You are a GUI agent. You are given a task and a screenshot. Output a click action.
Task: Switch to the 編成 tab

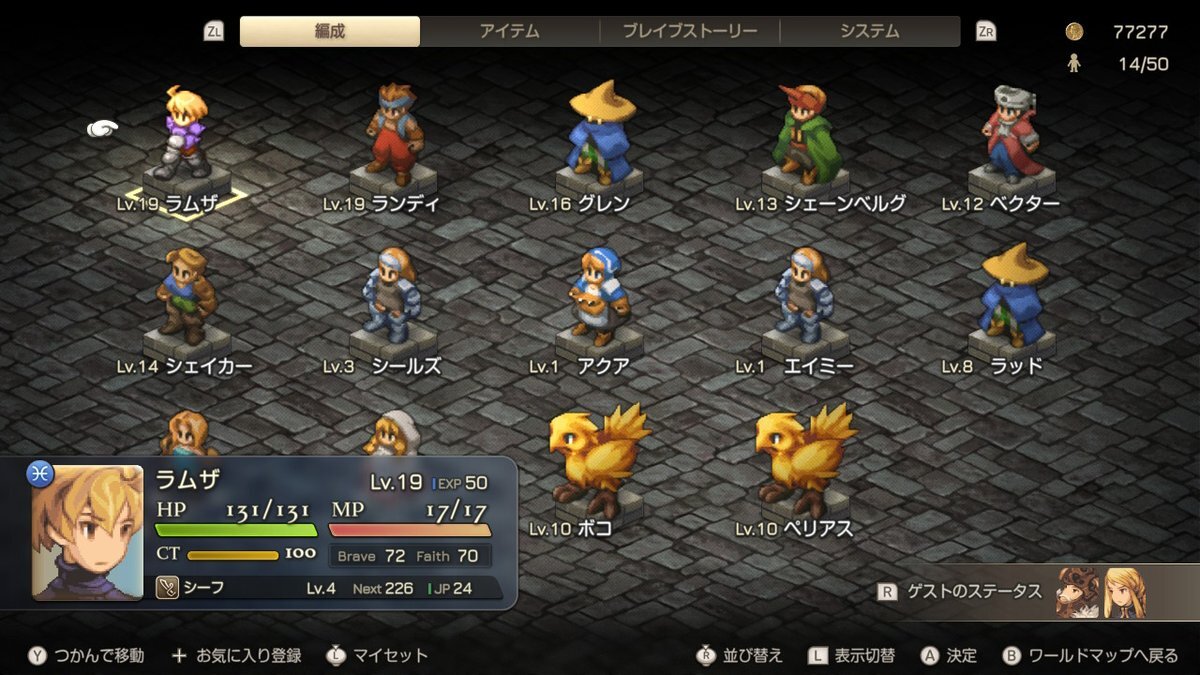(330, 31)
